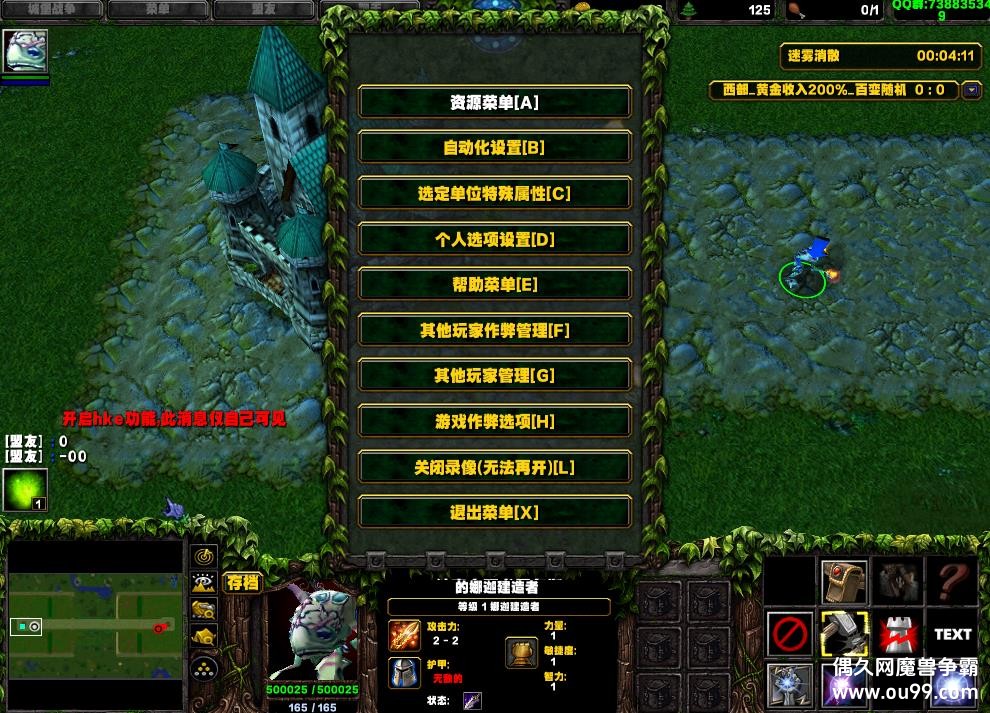Choose 选定单位特殊属性[C] option

pos(494,193)
